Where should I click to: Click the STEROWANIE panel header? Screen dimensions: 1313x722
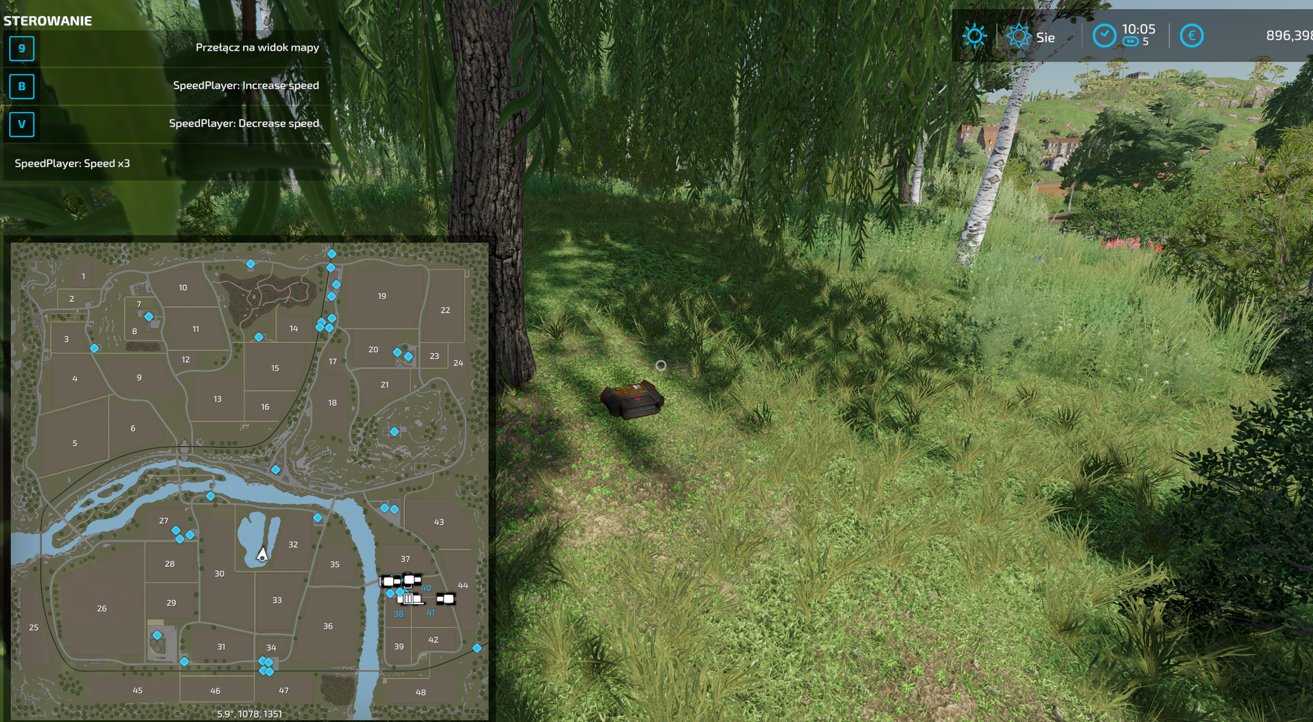click(50, 19)
